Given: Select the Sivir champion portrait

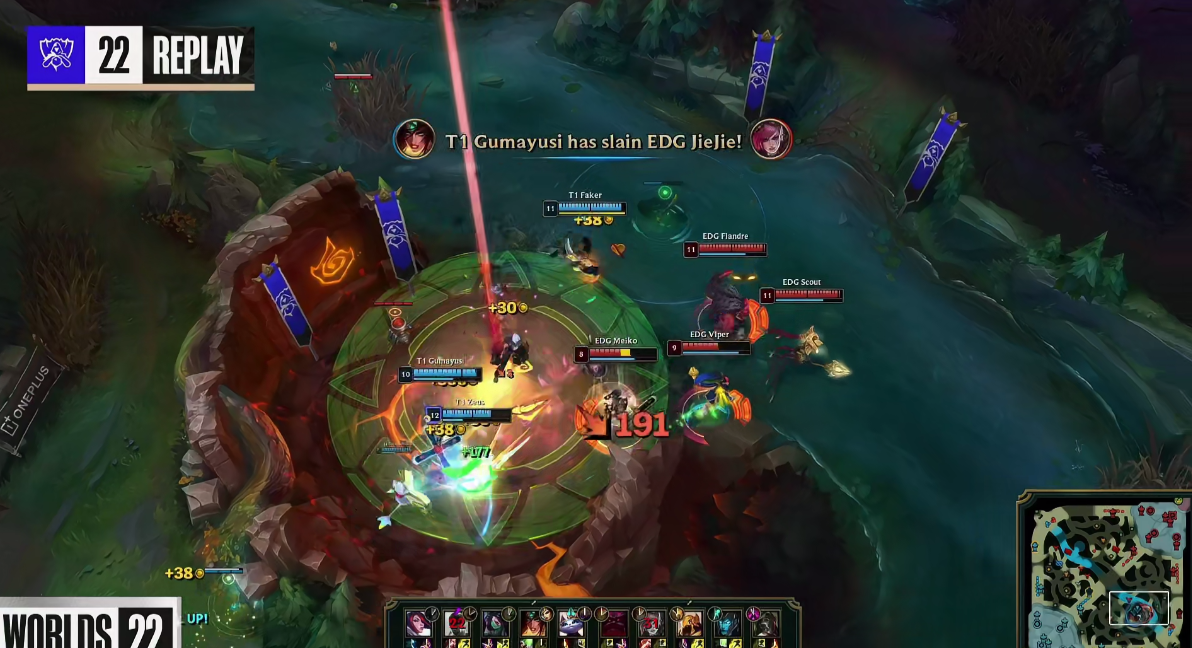Looking at the screenshot, I should click(x=533, y=622).
